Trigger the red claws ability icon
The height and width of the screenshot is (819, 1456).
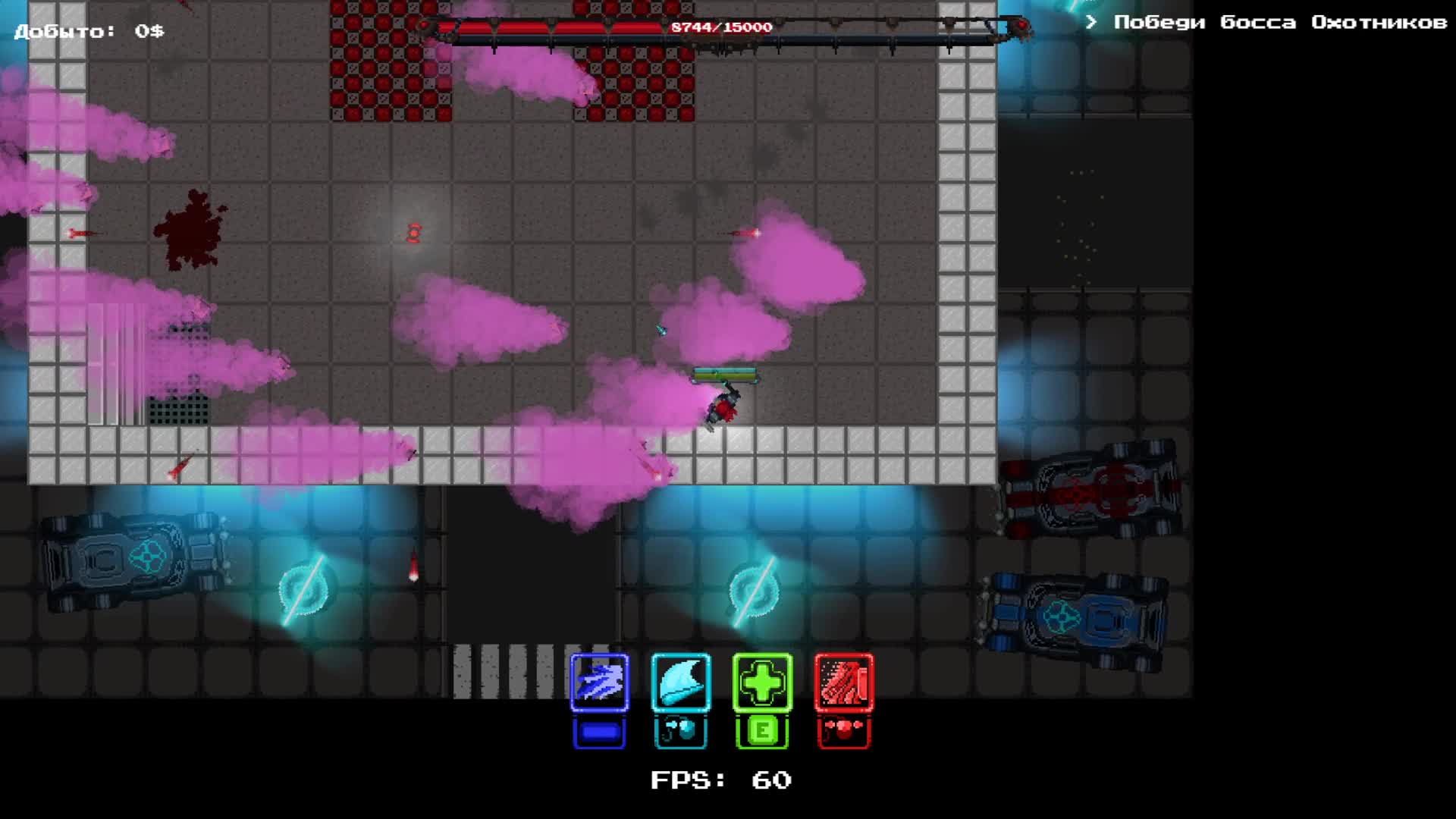(x=843, y=683)
